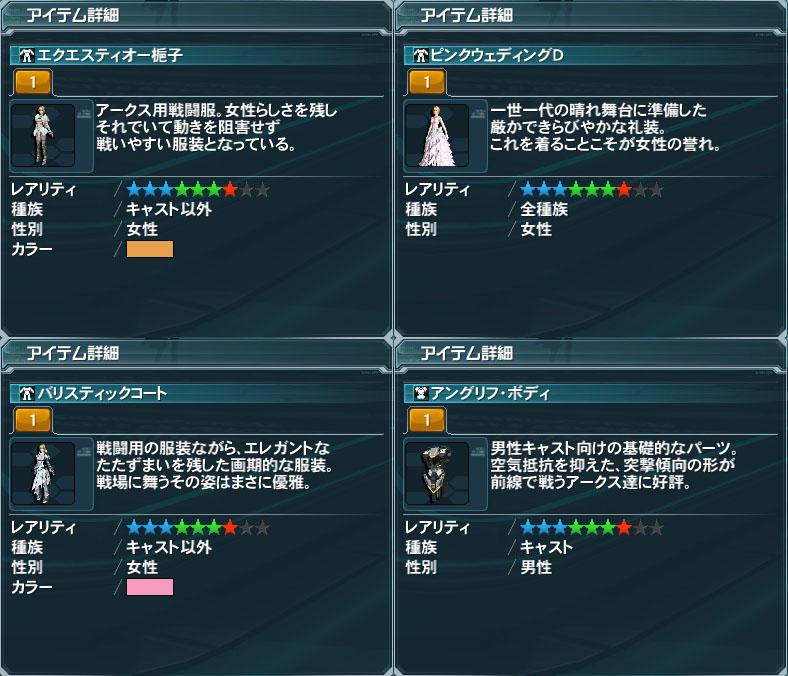
Task: Pick the orange カラー swatch
Action: pos(150,250)
